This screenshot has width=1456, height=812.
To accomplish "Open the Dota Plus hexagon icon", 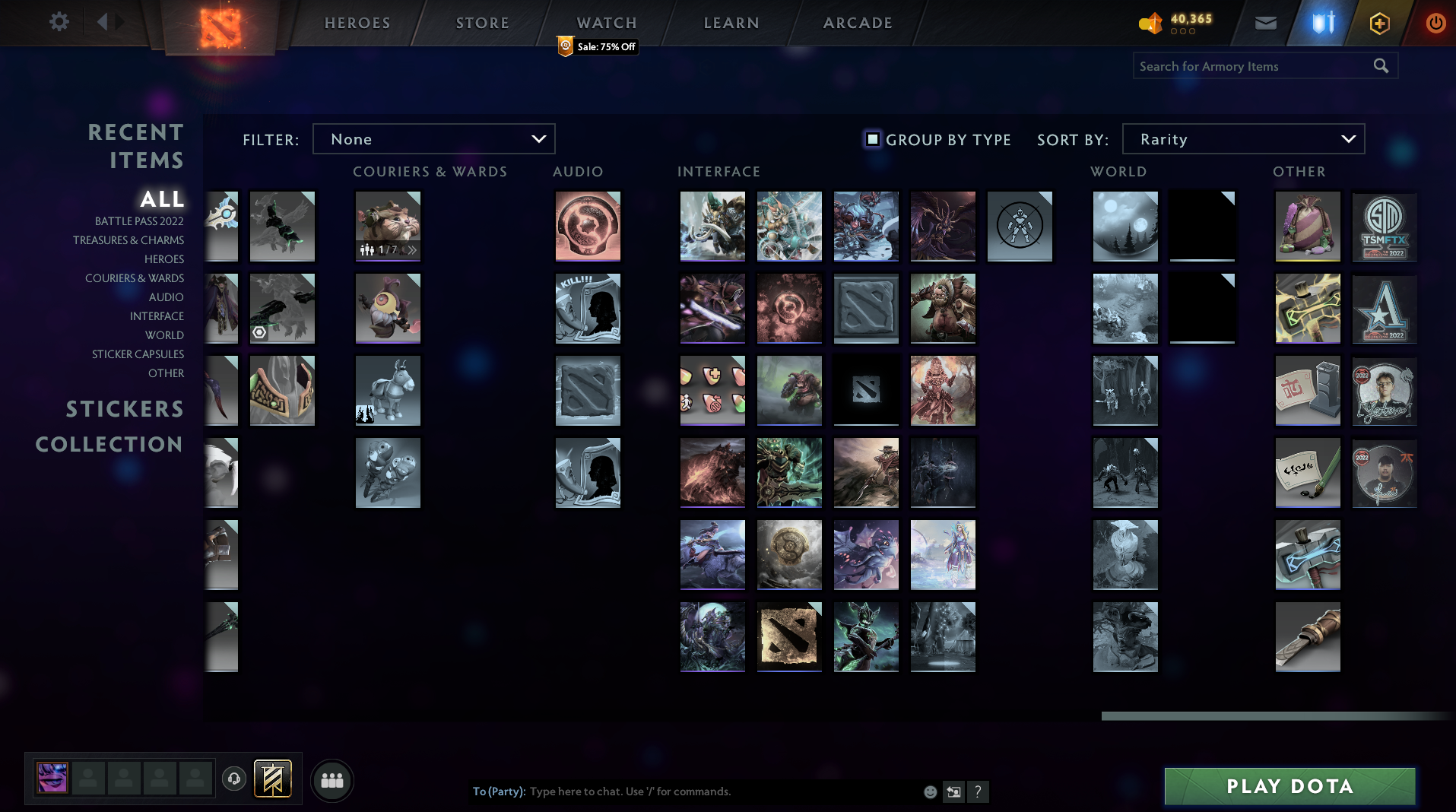I will (x=1379, y=23).
